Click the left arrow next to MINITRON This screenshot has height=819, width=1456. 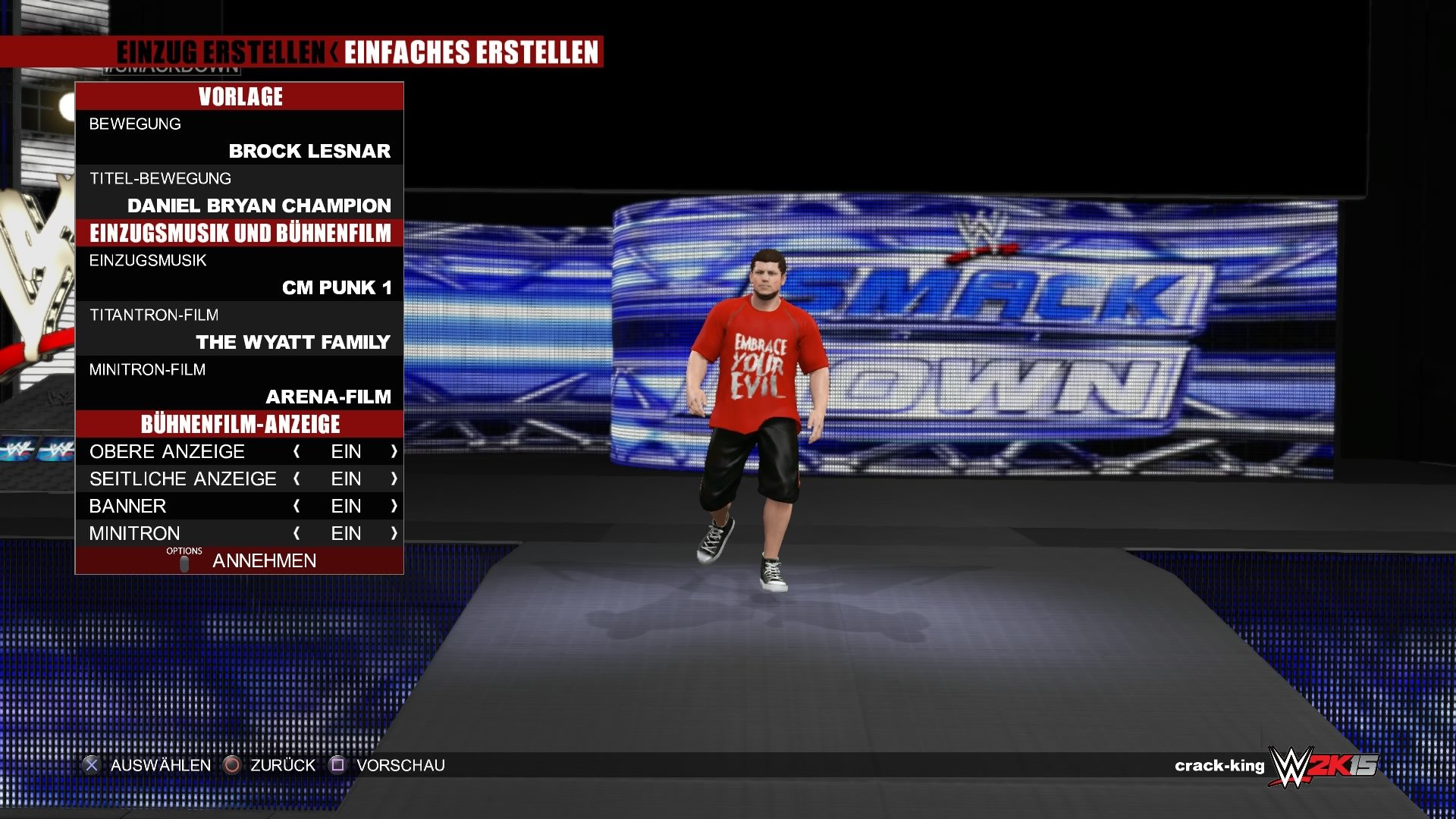(296, 533)
